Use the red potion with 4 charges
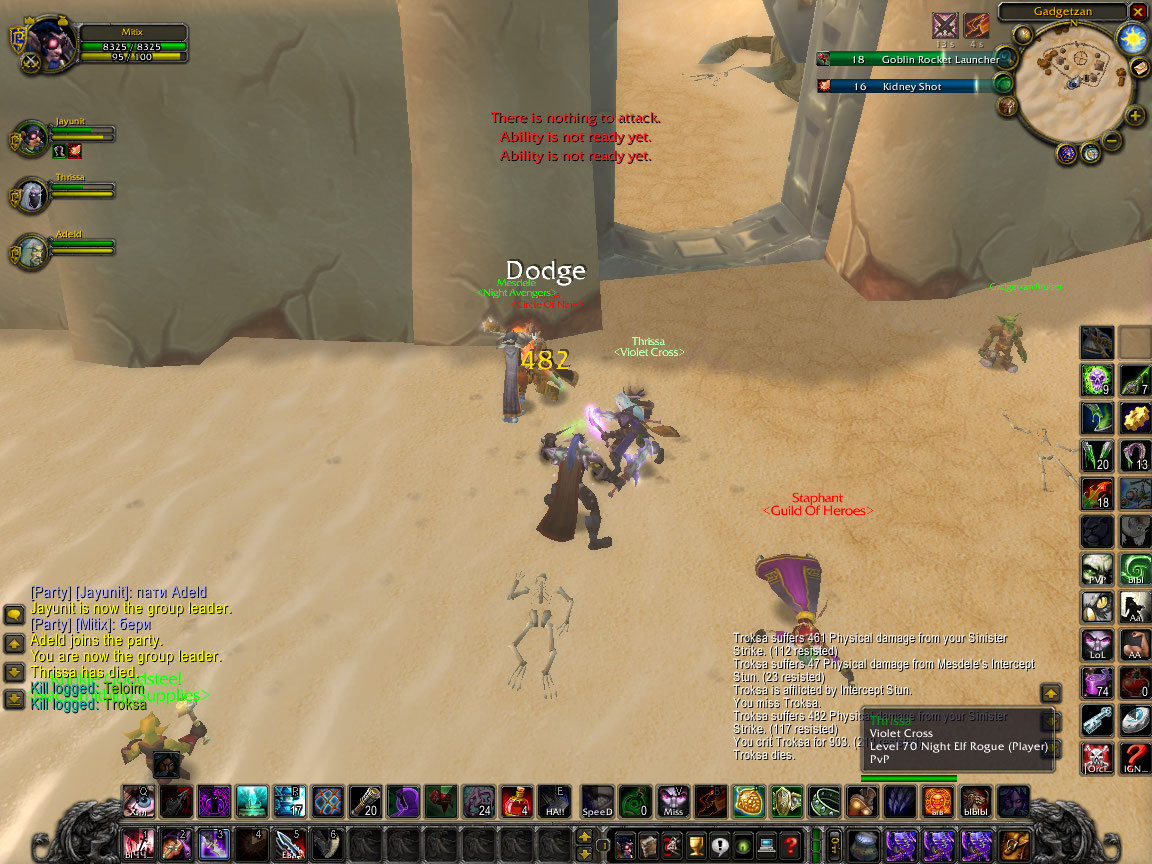The width and height of the screenshot is (1152, 864). 516,802
